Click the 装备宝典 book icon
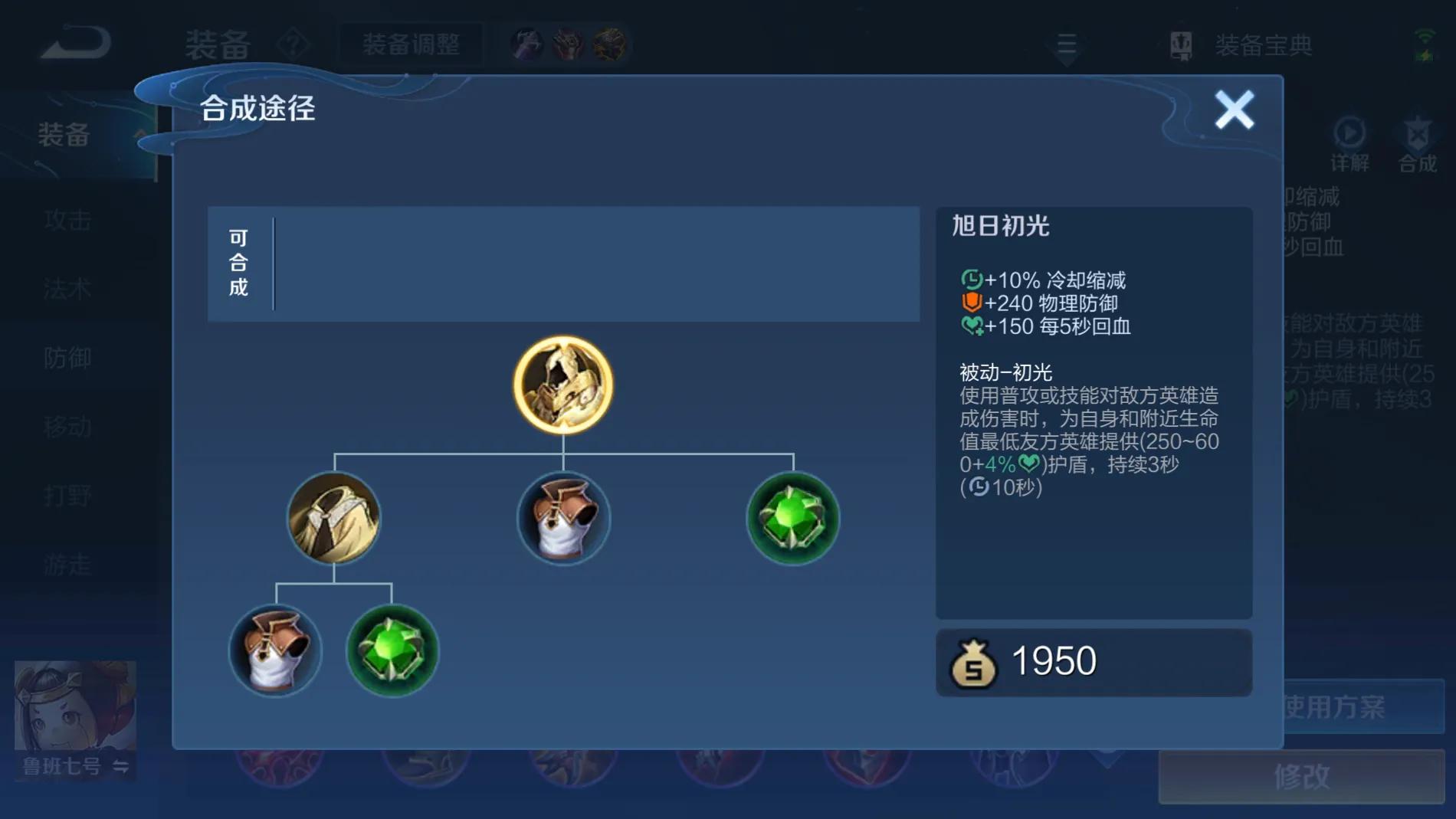The height and width of the screenshot is (819, 1456). click(1181, 44)
